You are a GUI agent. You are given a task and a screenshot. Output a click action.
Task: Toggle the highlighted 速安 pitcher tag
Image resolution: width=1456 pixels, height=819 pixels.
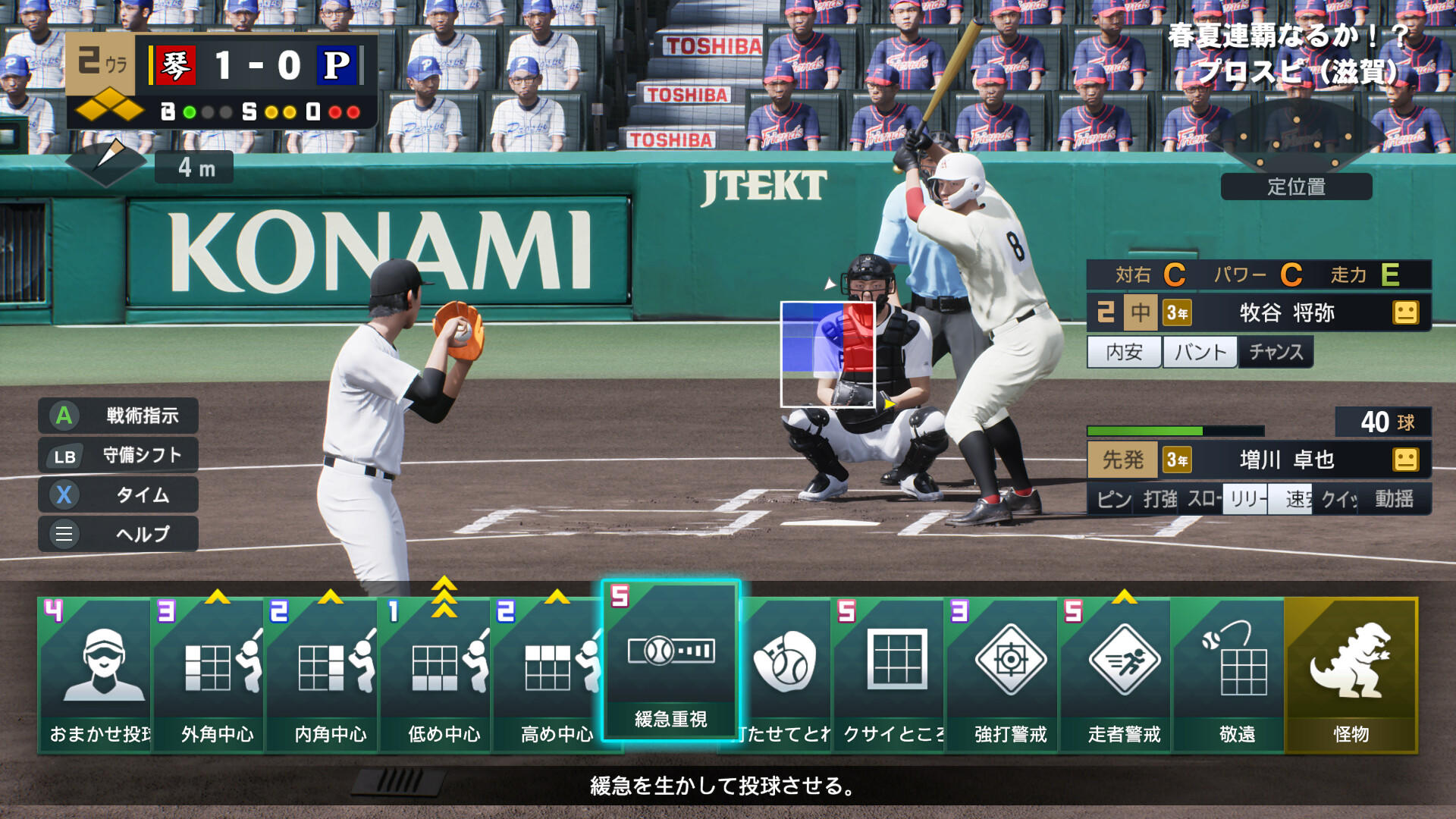pyautogui.click(x=1289, y=500)
